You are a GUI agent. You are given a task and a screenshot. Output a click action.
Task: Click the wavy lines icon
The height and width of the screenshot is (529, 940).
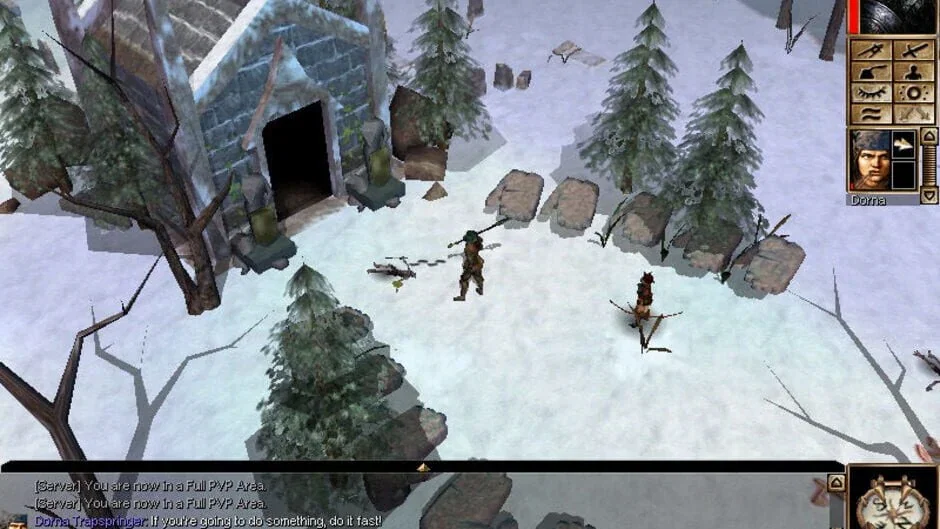[870, 112]
